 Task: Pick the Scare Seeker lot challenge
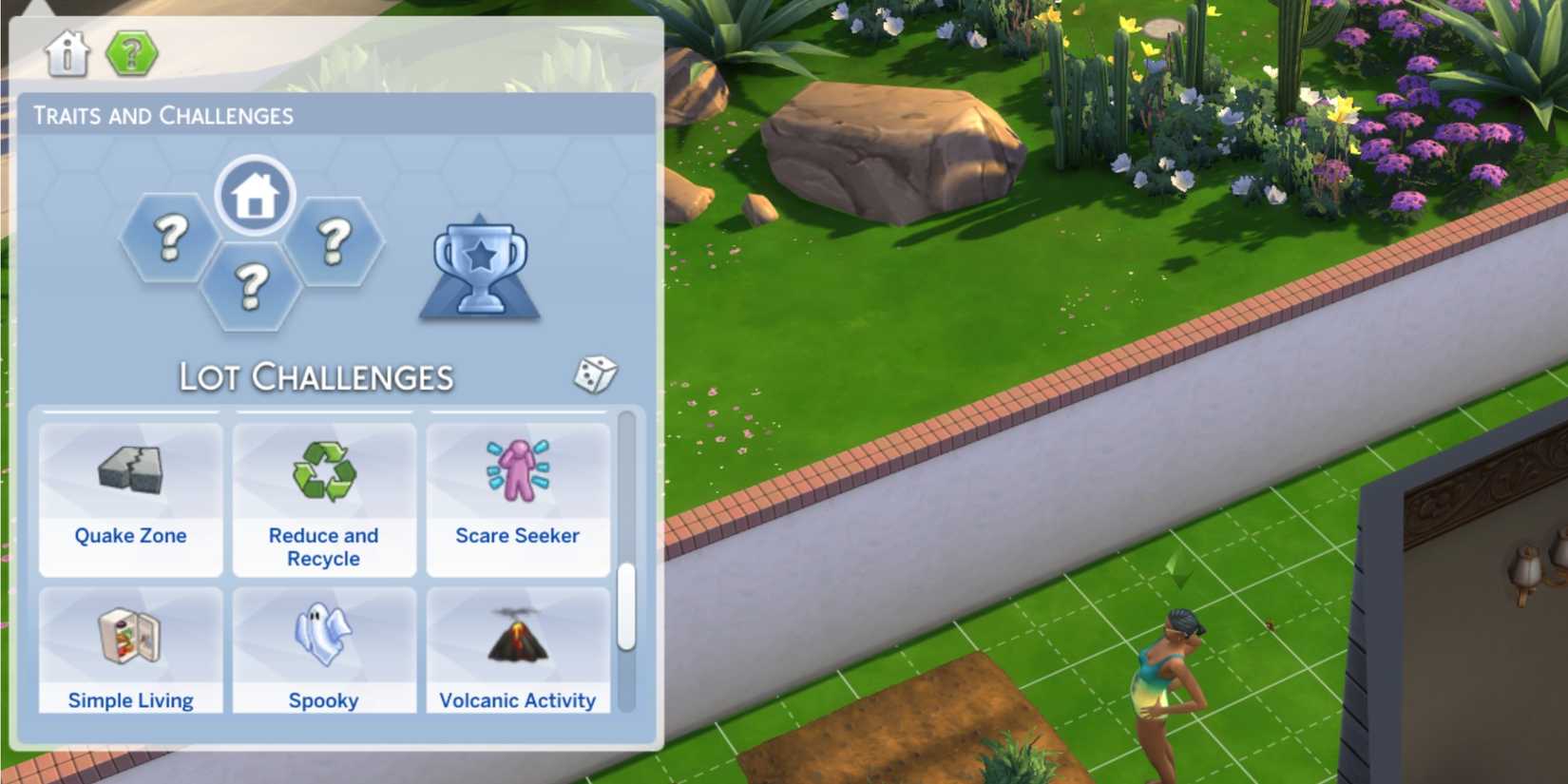point(518,494)
